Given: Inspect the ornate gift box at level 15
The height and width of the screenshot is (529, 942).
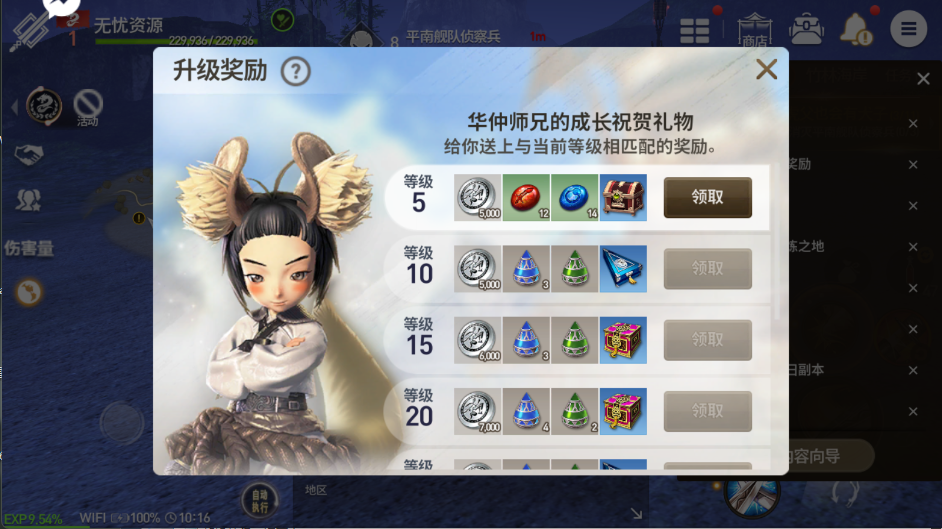Looking at the screenshot, I should [x=623, y=340].
